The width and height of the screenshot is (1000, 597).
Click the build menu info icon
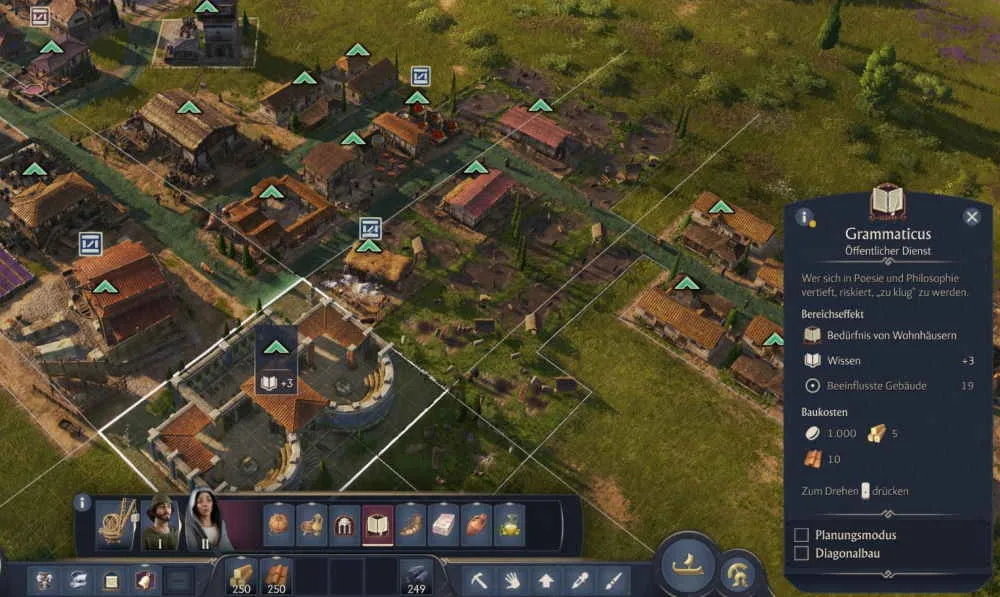click(83, 502)
